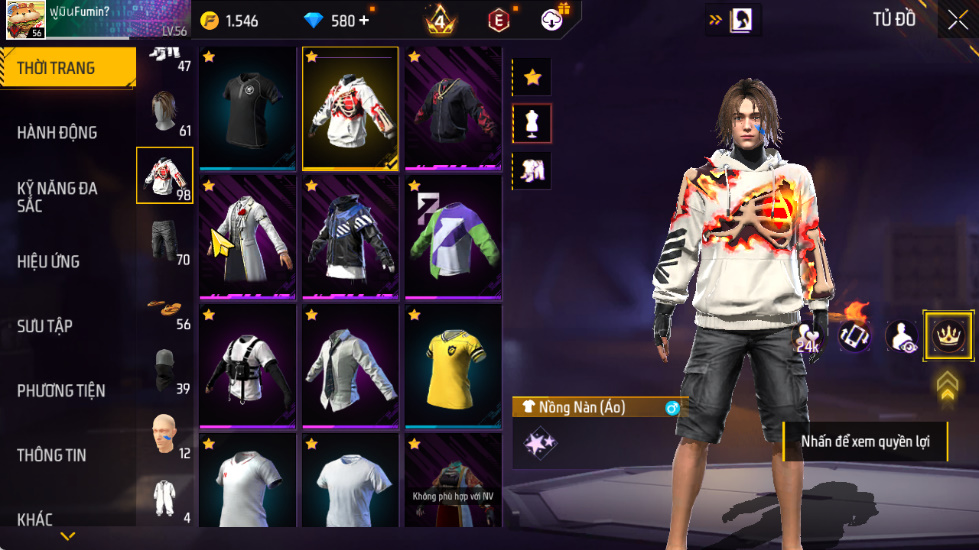Toggle the character visibility eye icon
Viewport: 979px width, 550px height.
901,337
